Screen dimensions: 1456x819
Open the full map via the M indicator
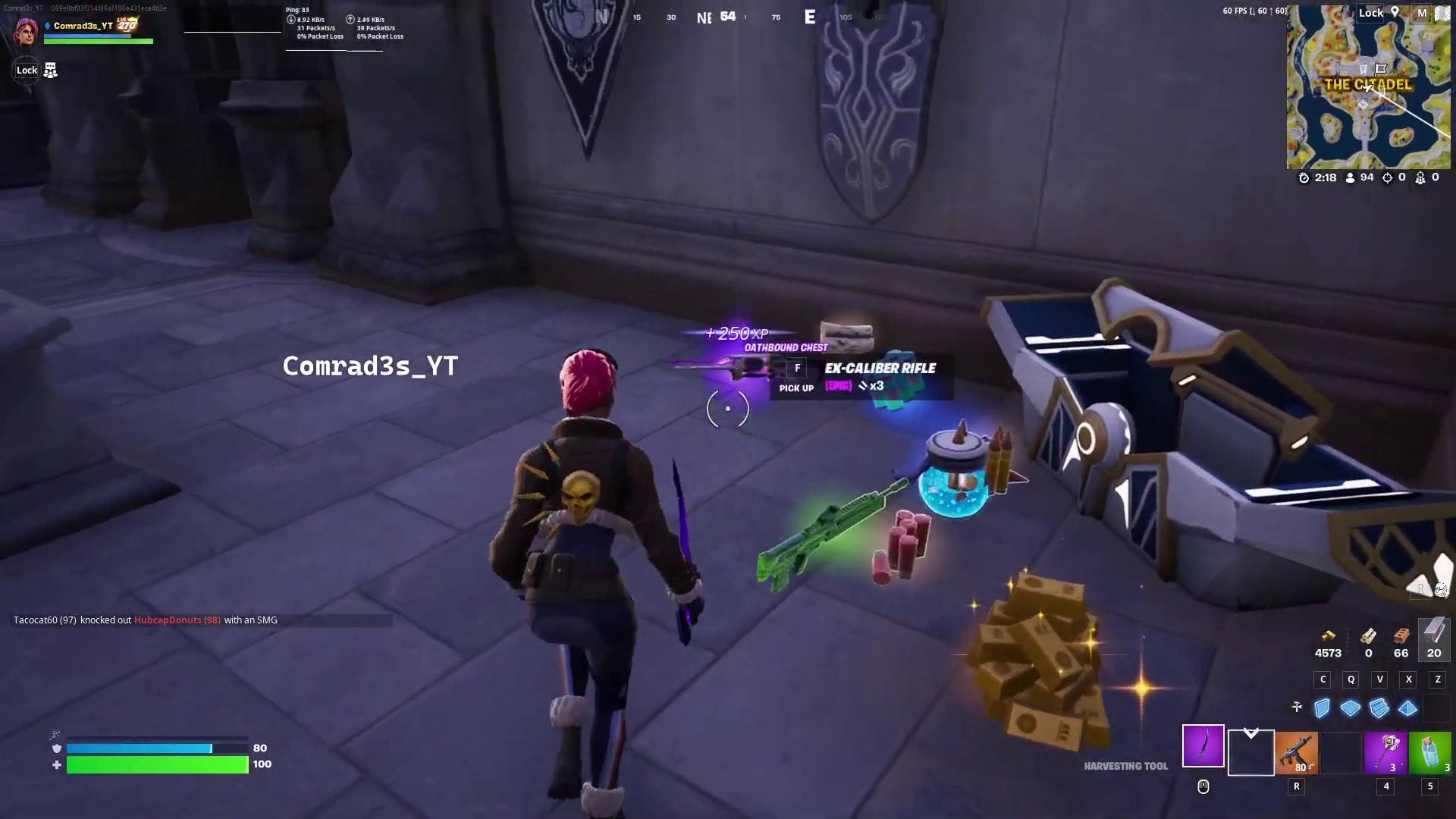[1420, 13]
